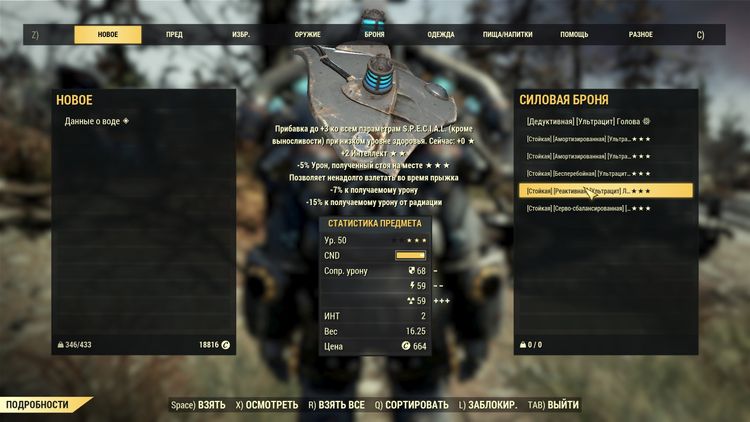Image resolution: width=750 pixels, height=422 pixels.
Task: Choose the ПИЩА/НАПИТКИ tab
Action: (508, 34)
